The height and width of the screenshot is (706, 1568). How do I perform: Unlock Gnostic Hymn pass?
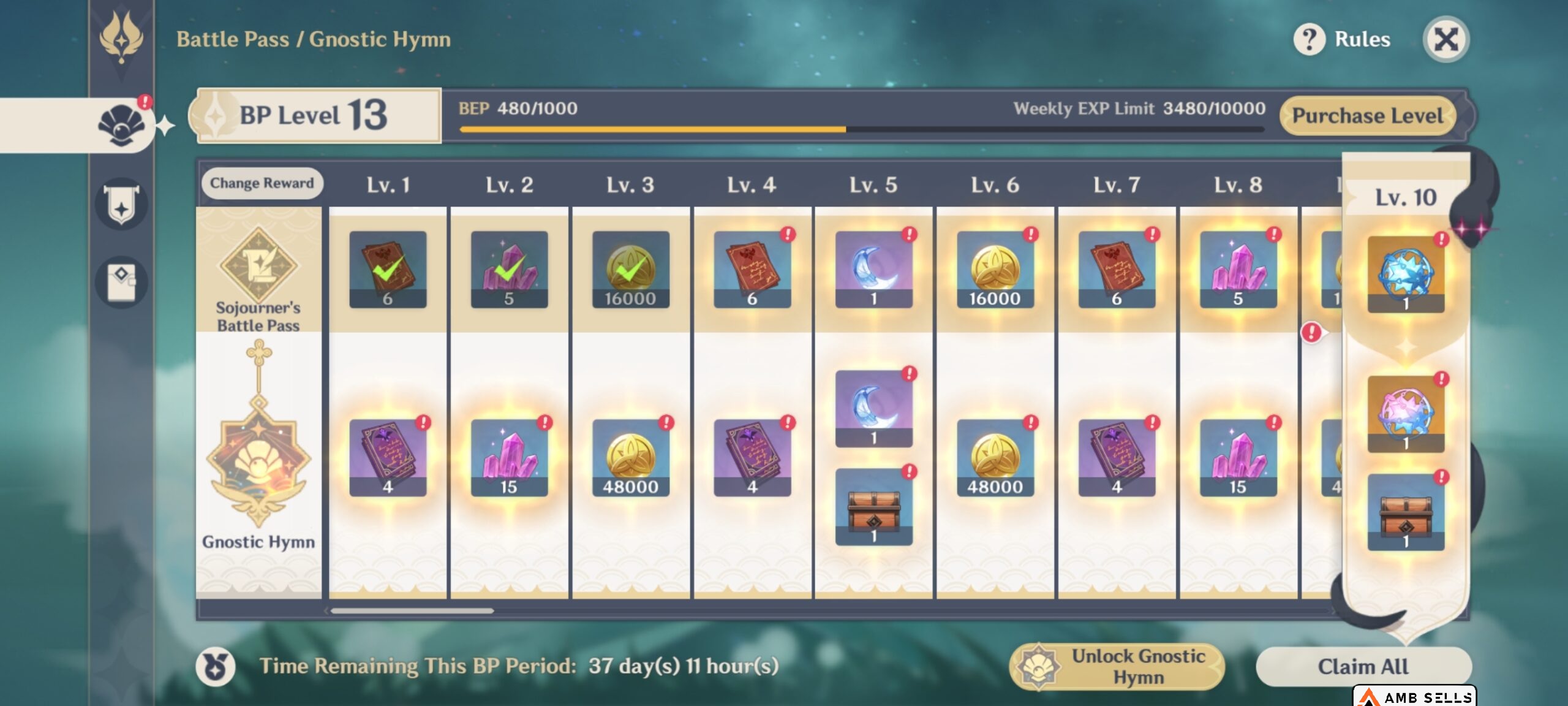click(1117, 667)
